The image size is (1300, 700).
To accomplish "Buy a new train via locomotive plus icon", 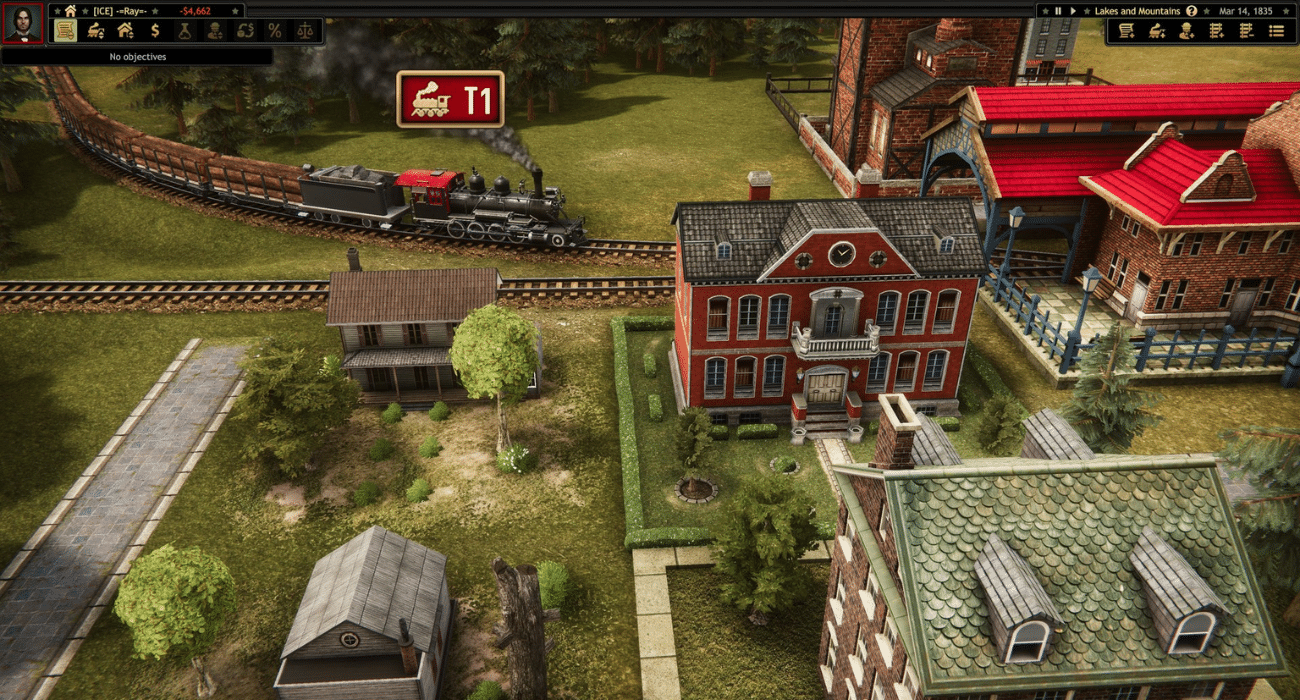I will [x=1156, y=31].
